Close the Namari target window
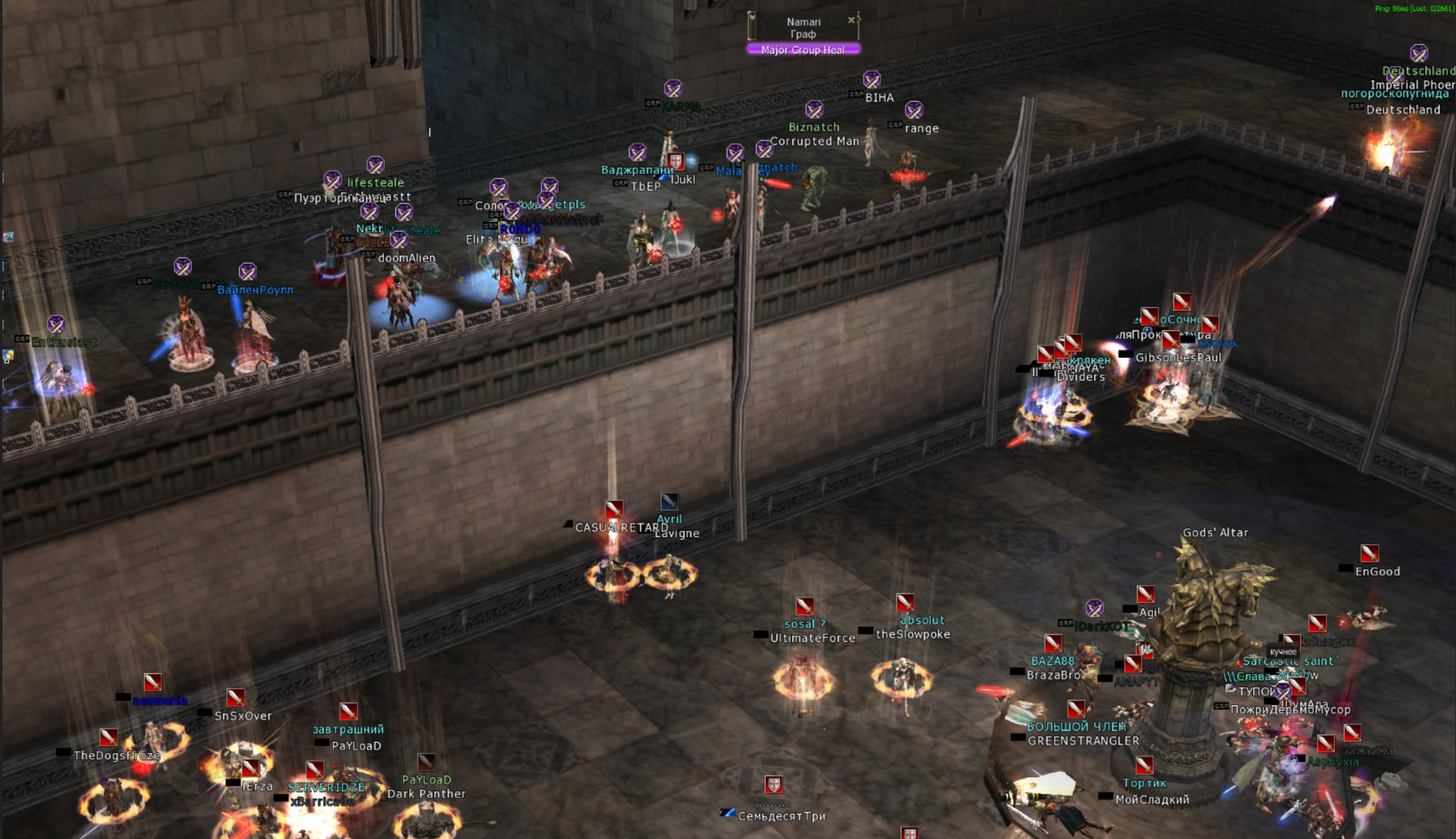1456x839 pixels. coord(851,20)
